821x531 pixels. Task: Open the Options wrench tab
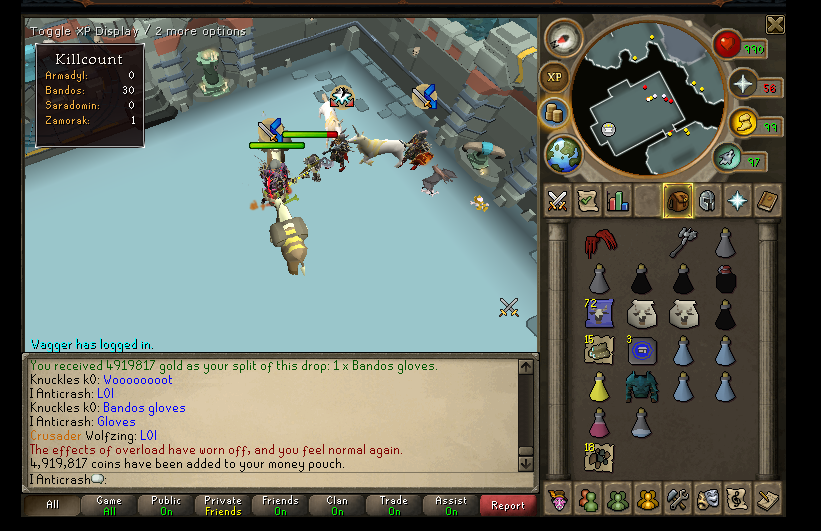pyautogui.click(x=677, y=497)
